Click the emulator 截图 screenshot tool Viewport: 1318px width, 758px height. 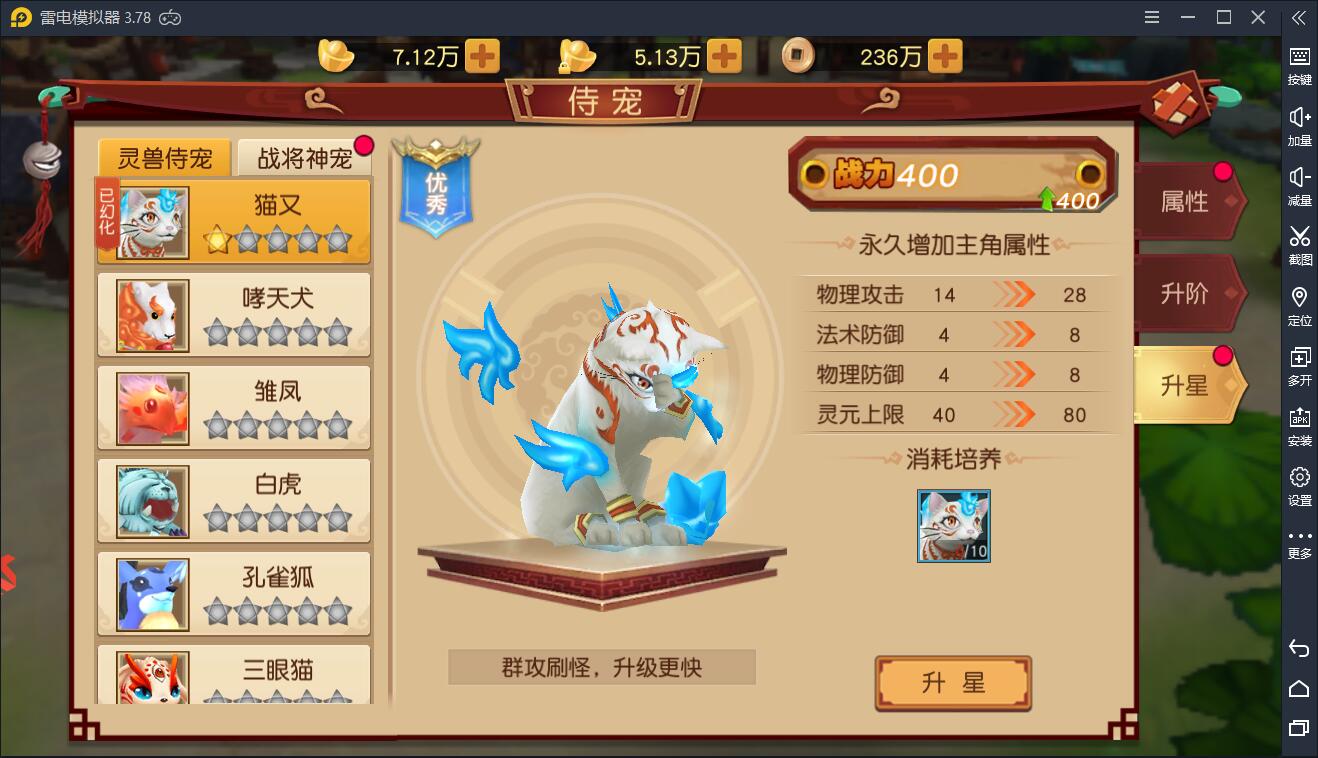(1299, 245)
